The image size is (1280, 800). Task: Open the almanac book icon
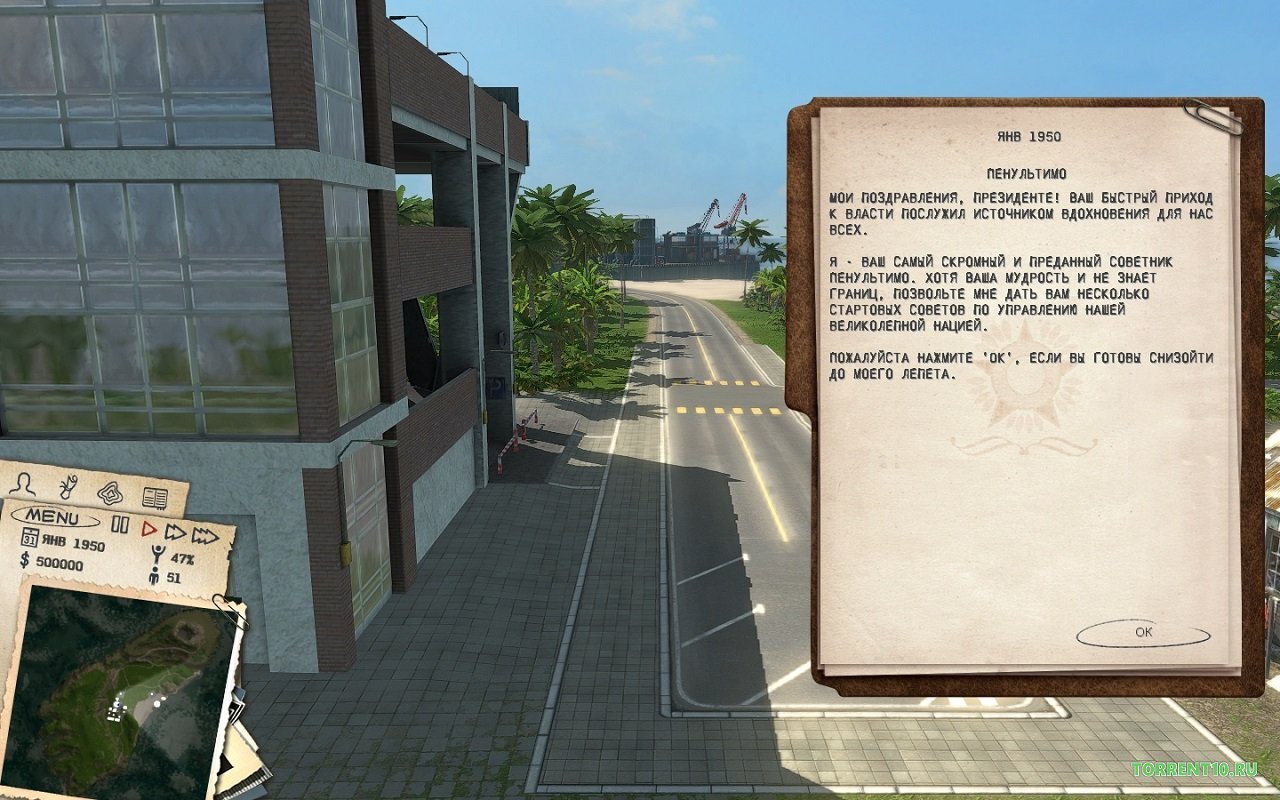pos(155,497)
